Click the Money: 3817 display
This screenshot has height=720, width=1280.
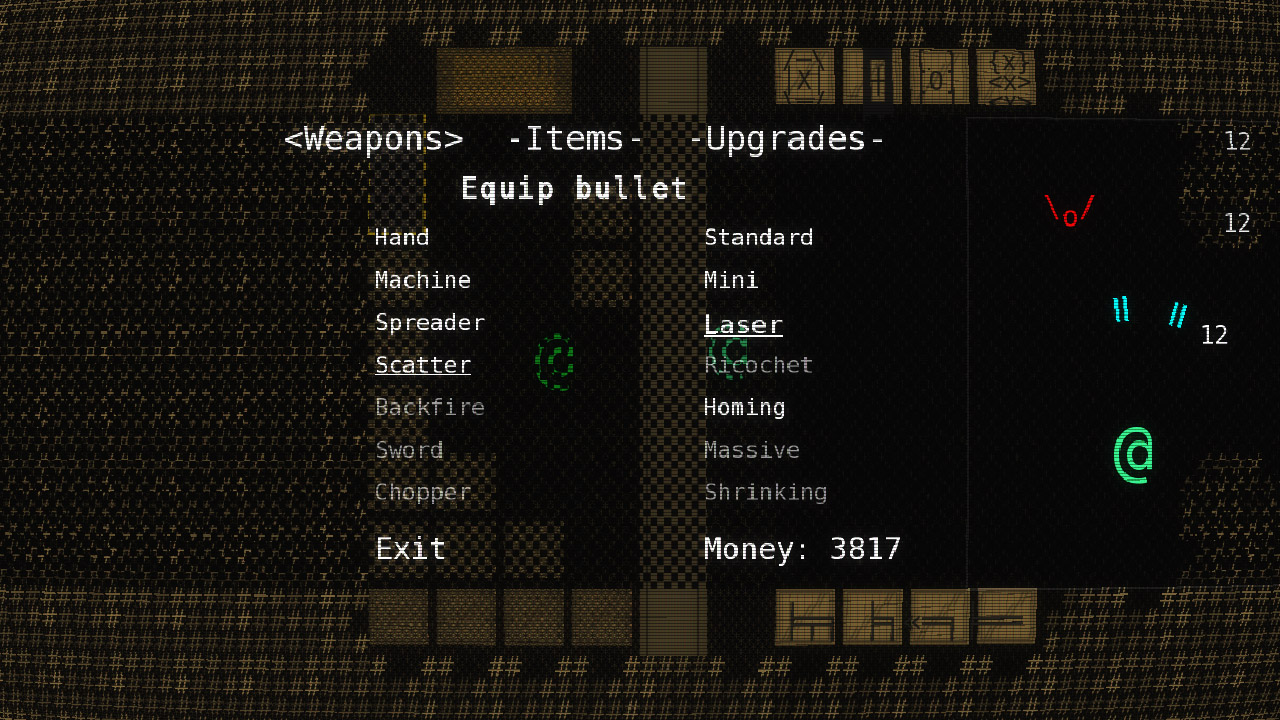(802, 548)
